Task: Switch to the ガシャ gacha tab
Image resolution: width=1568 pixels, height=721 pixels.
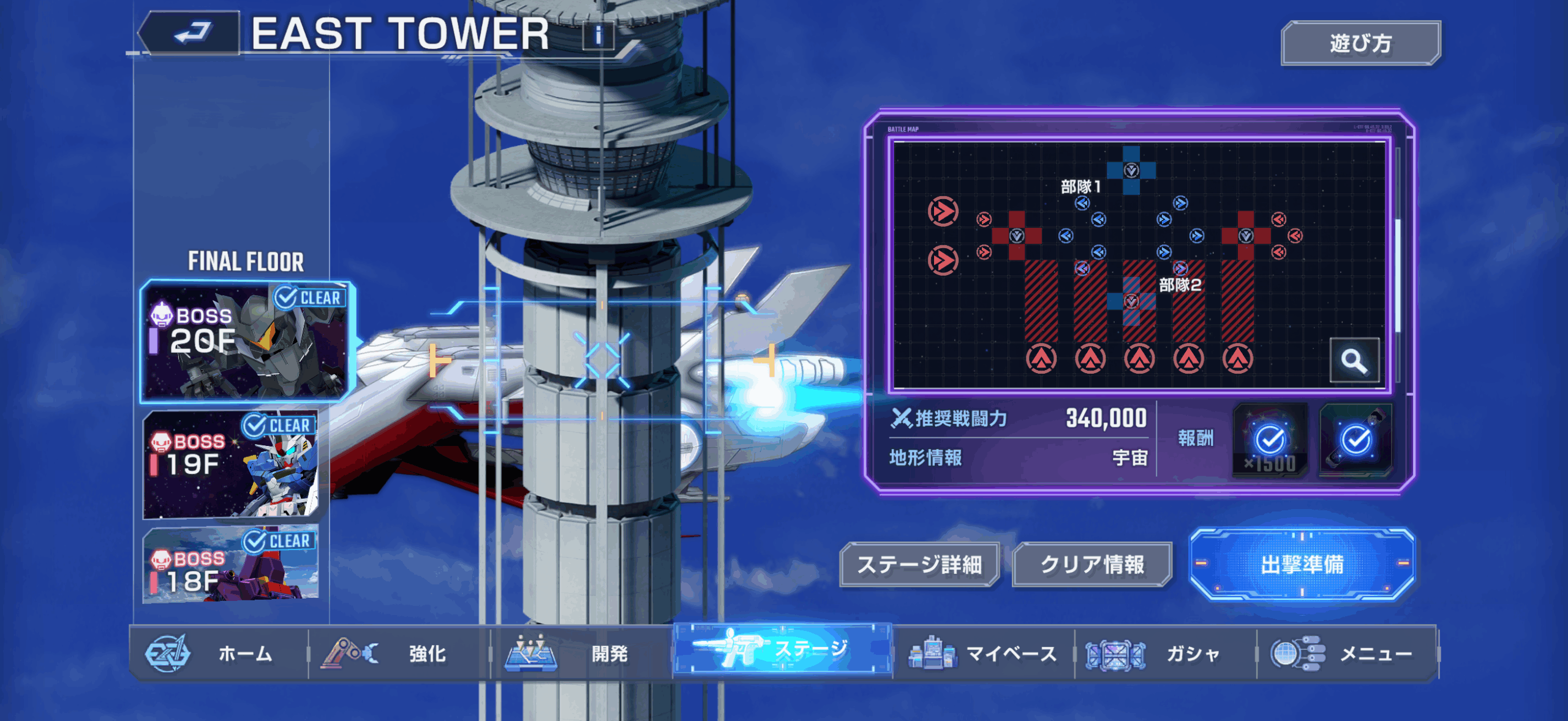Action: pos(1165,654)
